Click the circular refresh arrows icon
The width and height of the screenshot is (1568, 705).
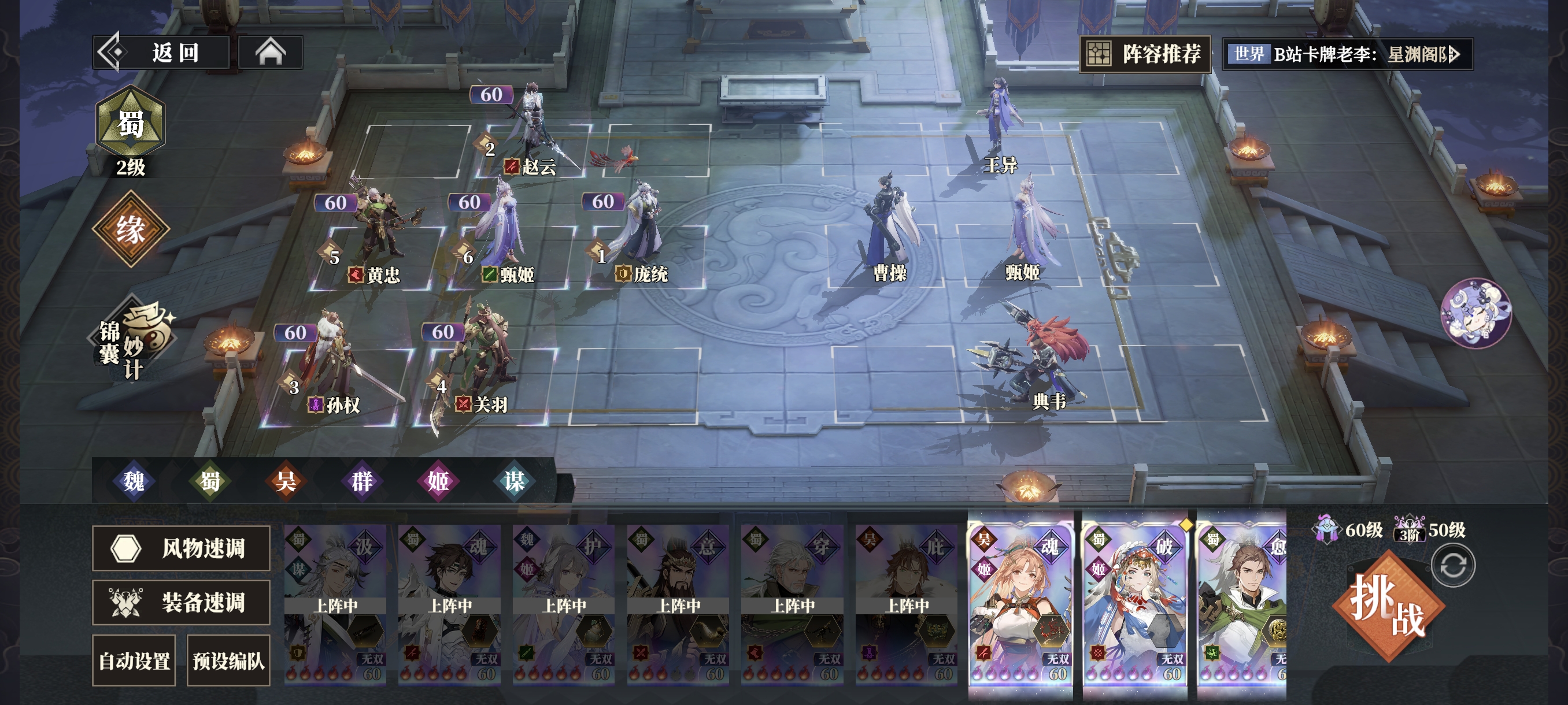(x=1453, y=565)
